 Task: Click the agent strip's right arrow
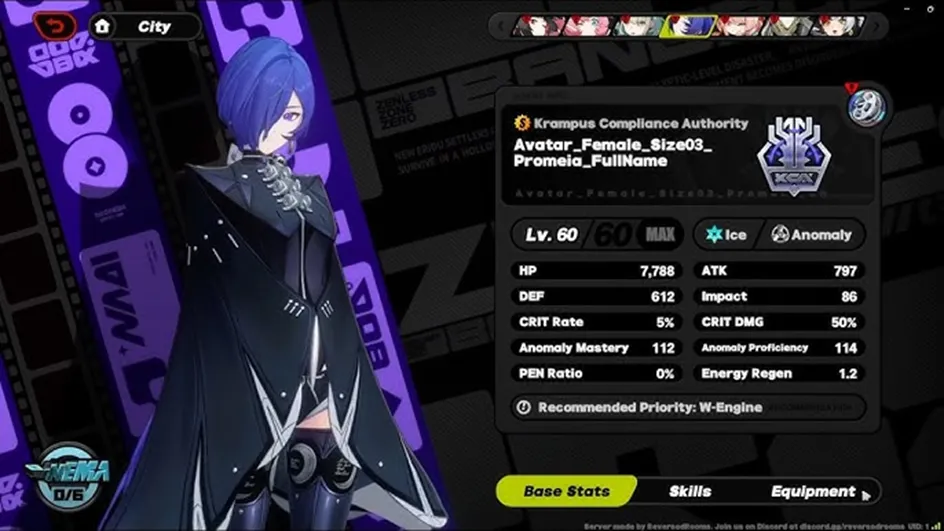[x=874, y=26]
